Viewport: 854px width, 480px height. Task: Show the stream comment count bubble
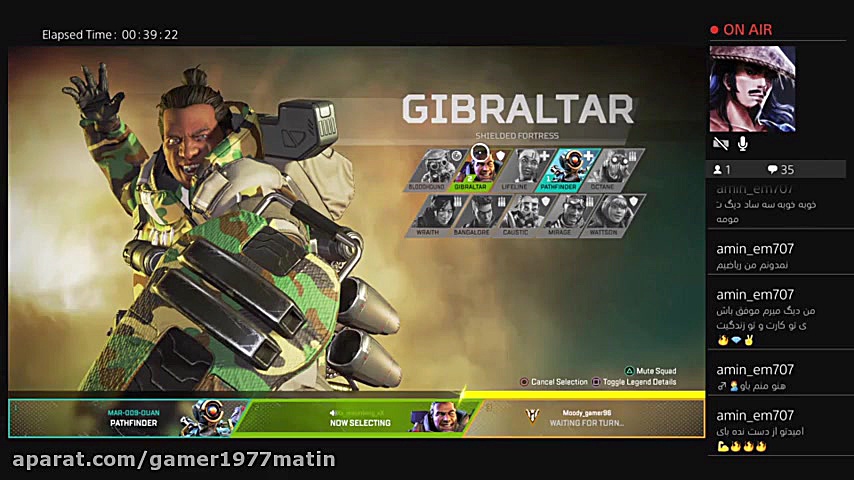781,170
